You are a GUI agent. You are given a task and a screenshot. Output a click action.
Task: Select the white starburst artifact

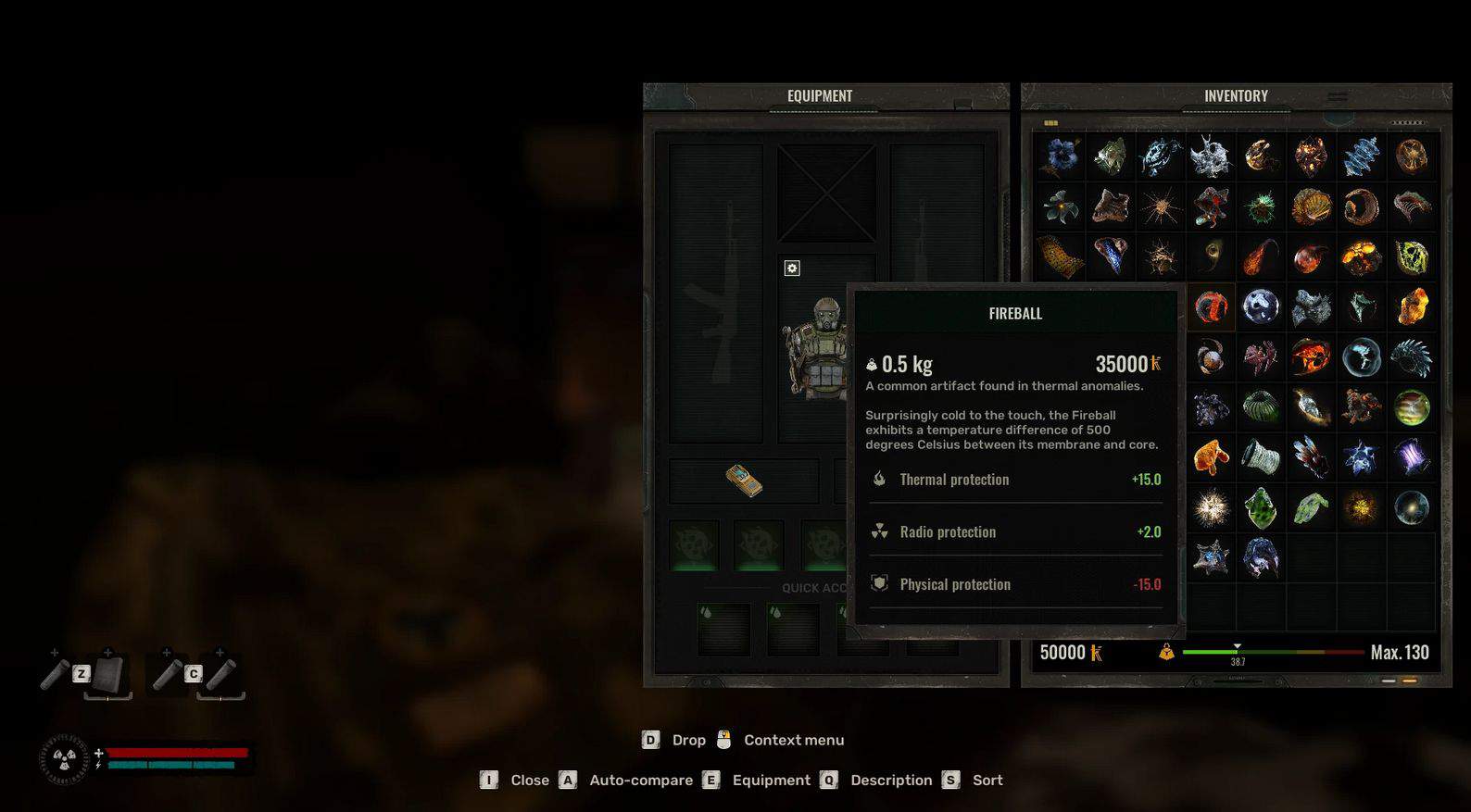point(1211,507)
